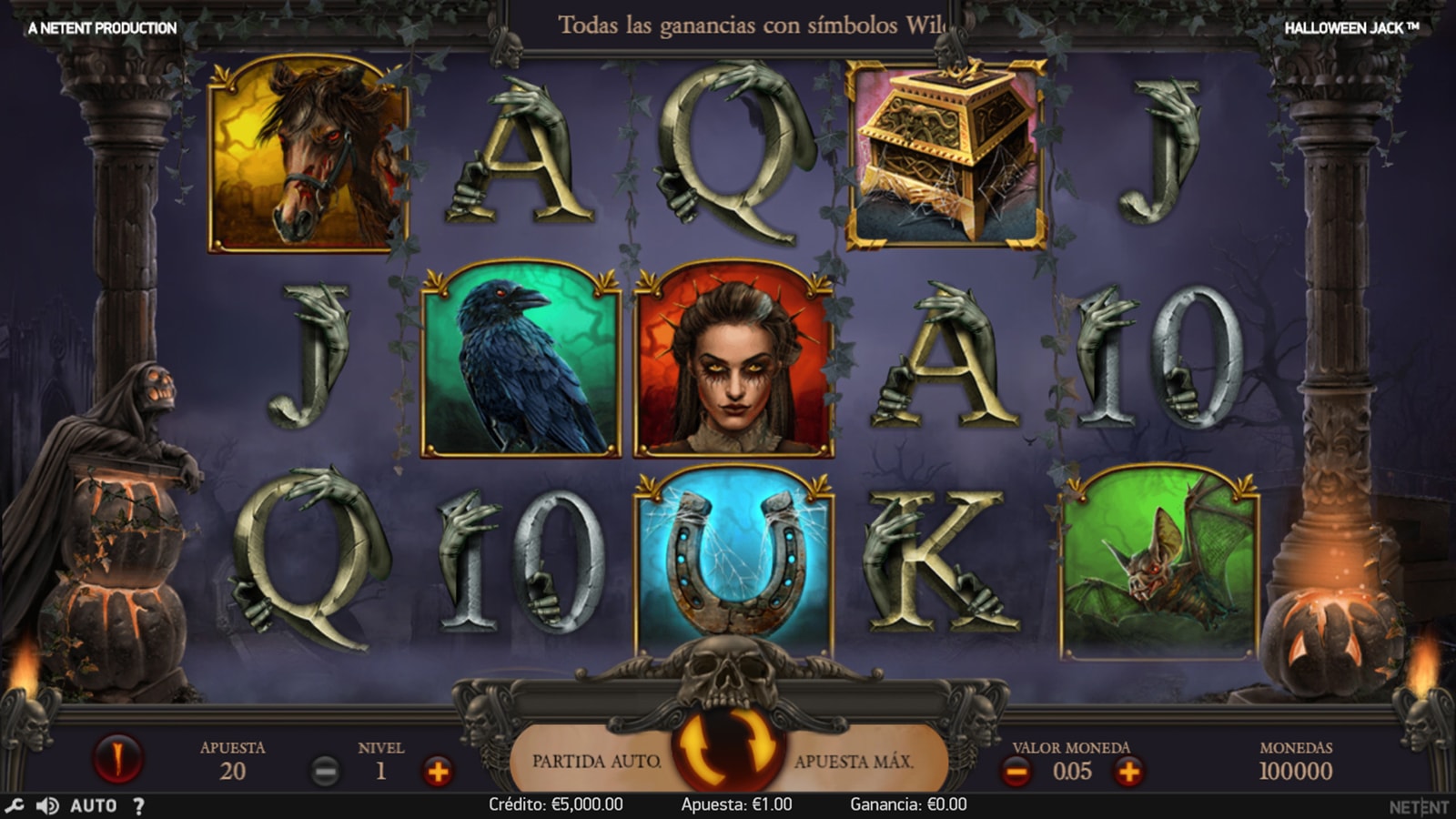This screenshot has width=1456, height=819.
Task: Open game settings via wrench icon
Action: pos(15,805)
